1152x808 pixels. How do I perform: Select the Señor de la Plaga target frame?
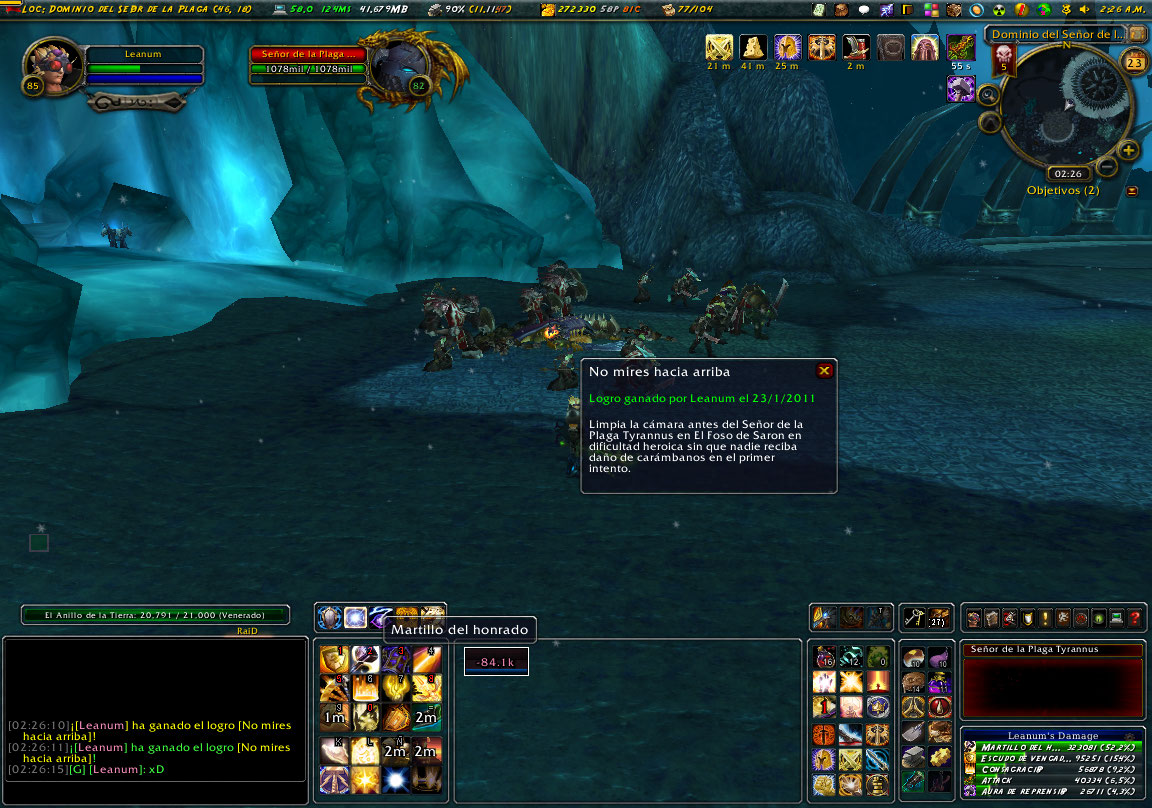coord(309,62)
